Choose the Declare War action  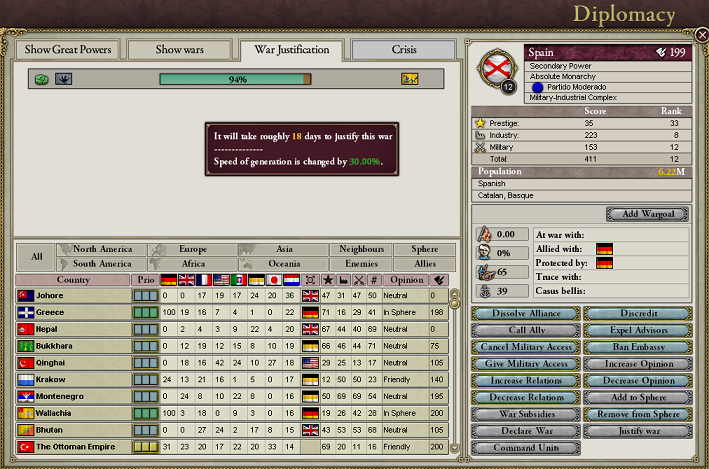(527, 432)
